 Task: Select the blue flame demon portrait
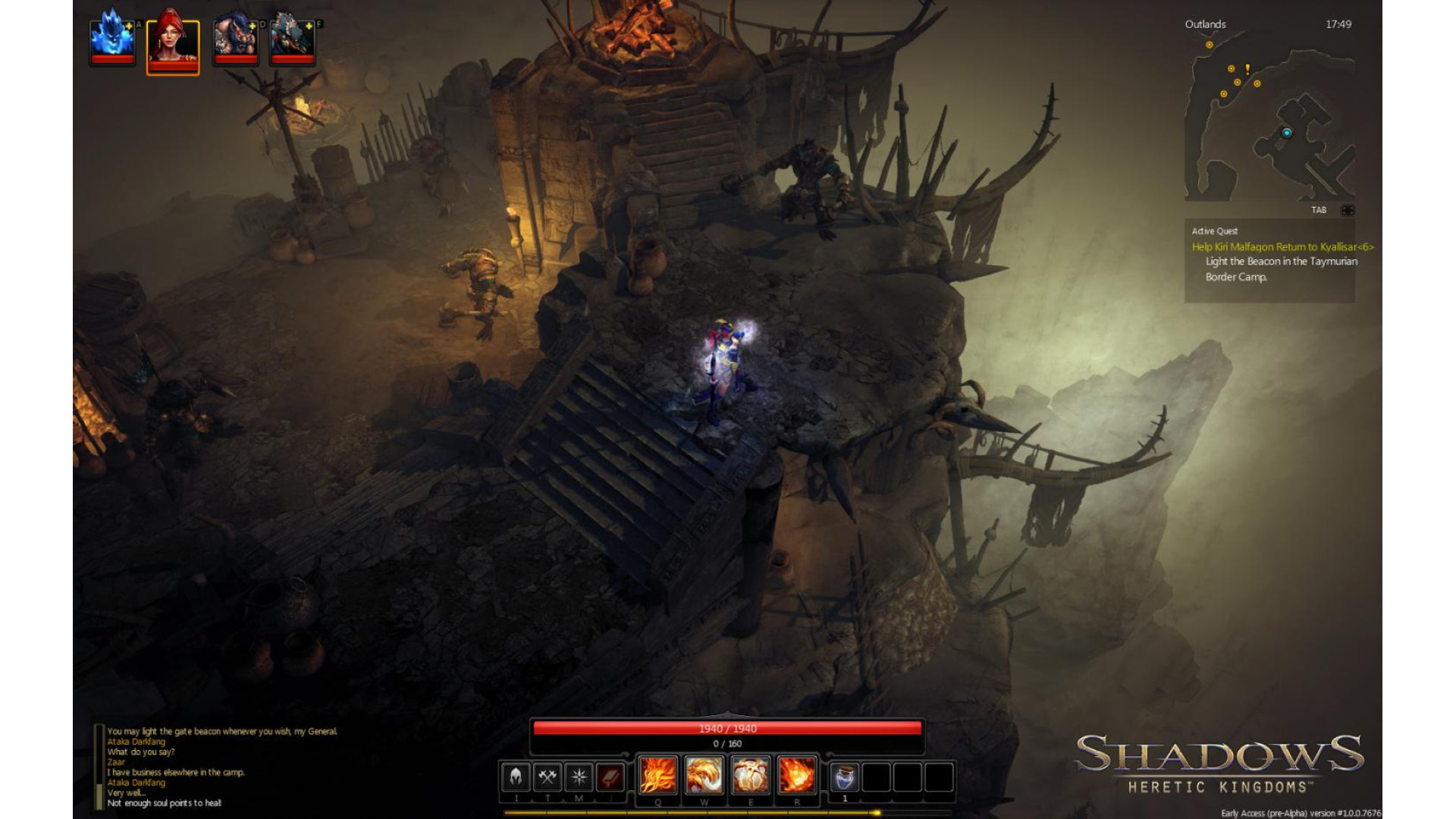[111, 38]
